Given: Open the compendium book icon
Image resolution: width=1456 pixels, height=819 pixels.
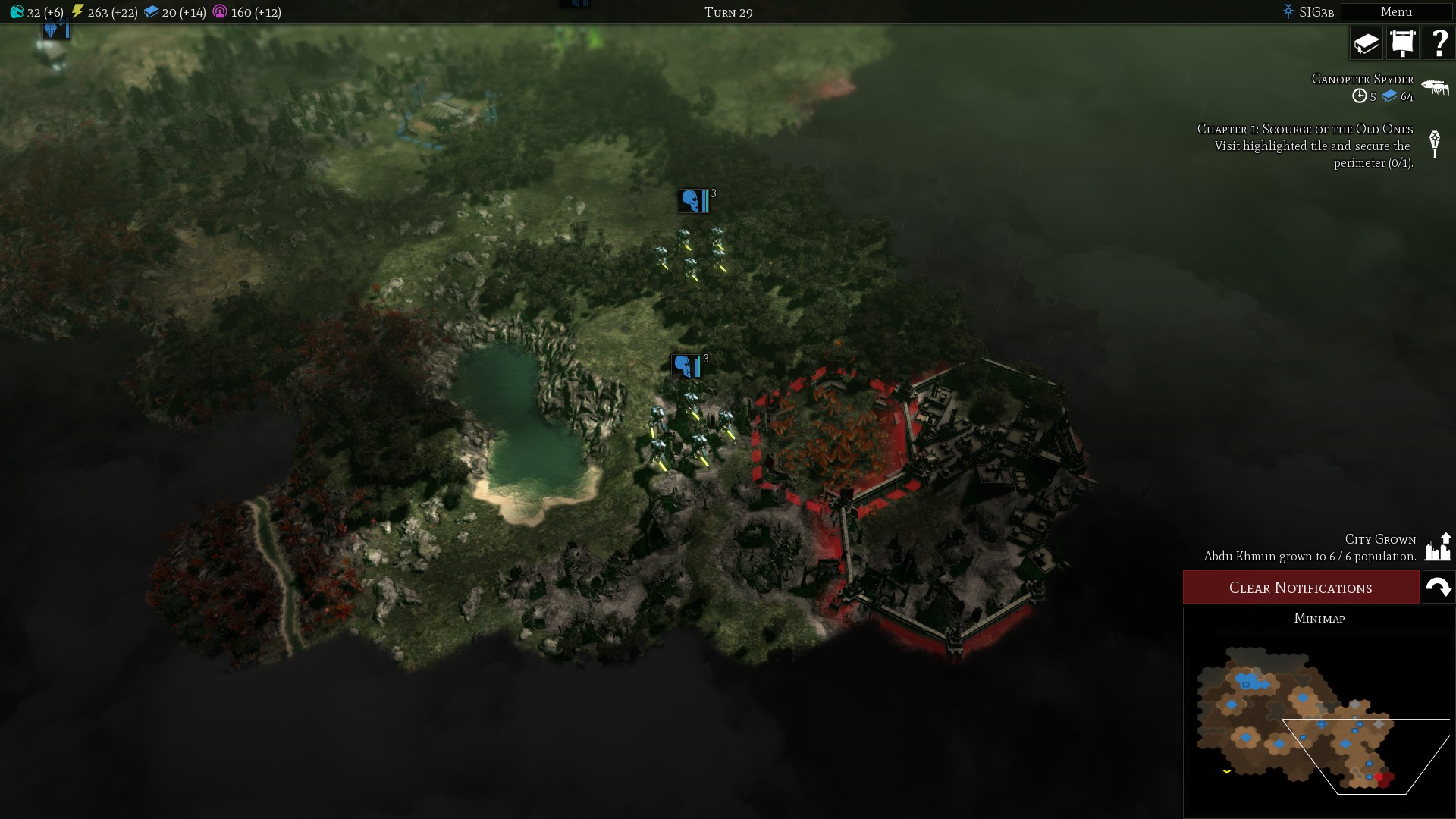Looking at the screenshot, I should click(x=1366, y=43).
